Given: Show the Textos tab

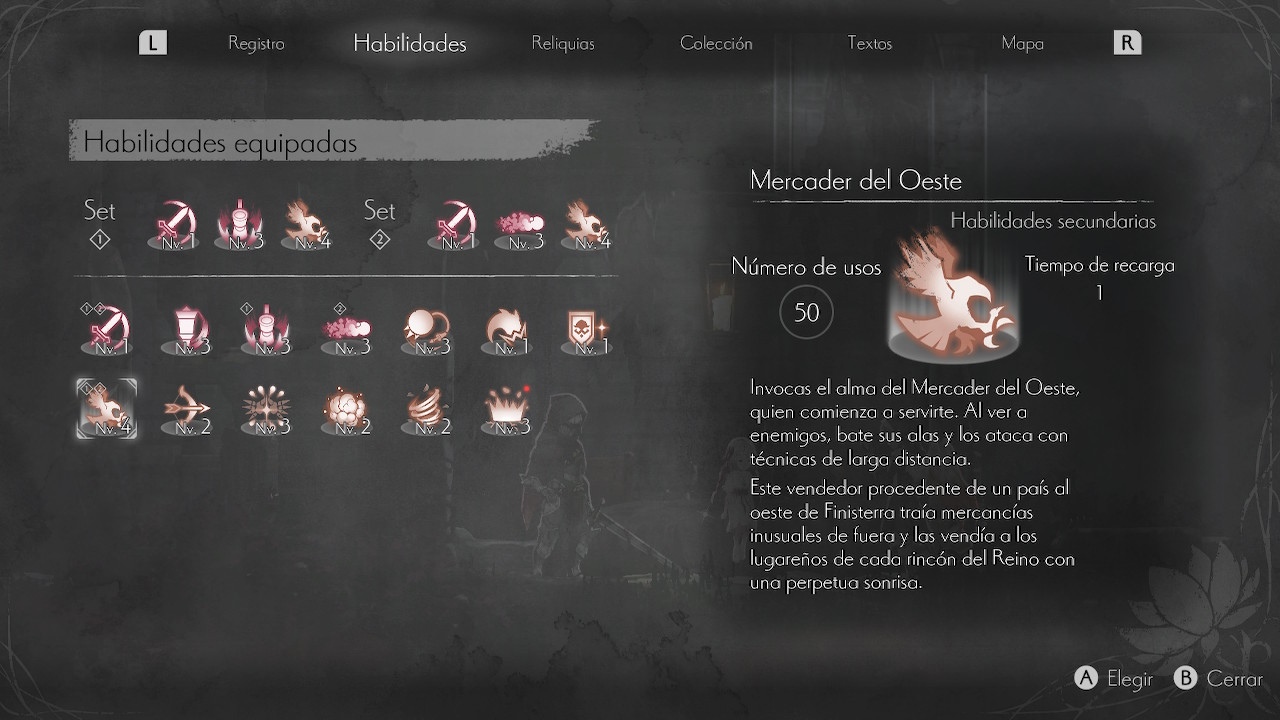Looking at the screenshot, I should point(869,43).
